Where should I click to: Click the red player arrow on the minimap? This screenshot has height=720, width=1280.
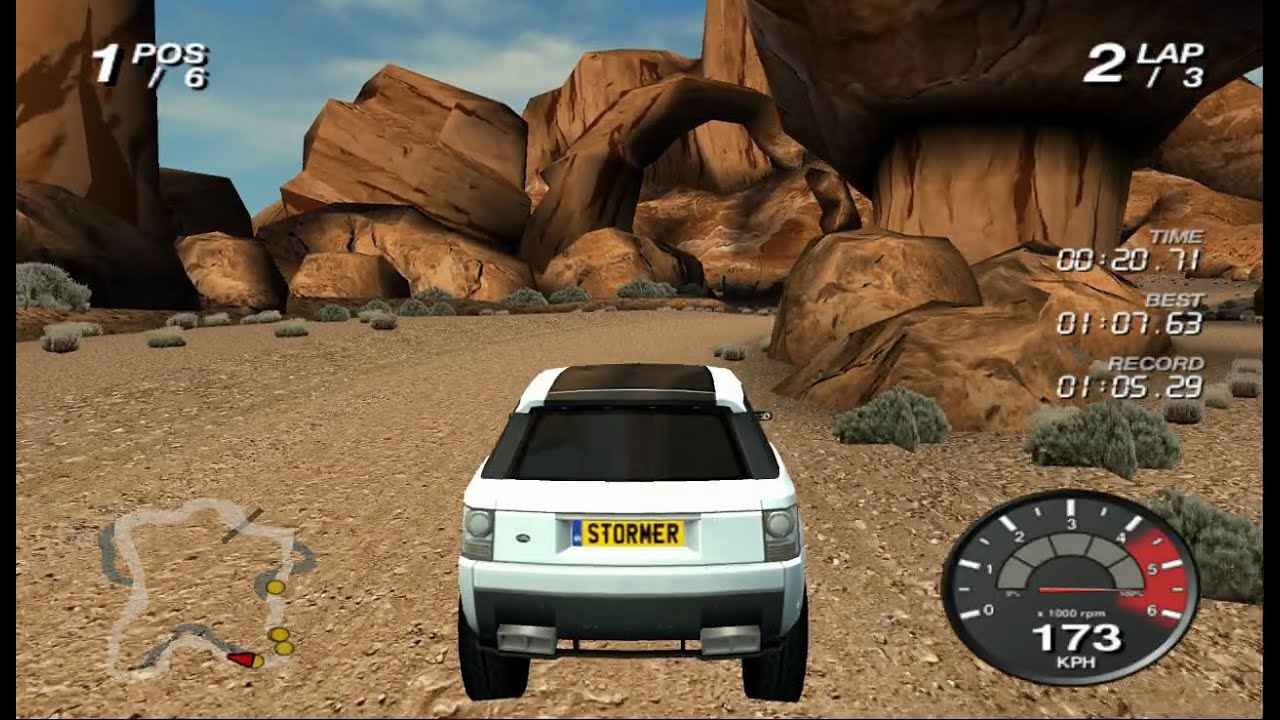[x=243, y=660]
